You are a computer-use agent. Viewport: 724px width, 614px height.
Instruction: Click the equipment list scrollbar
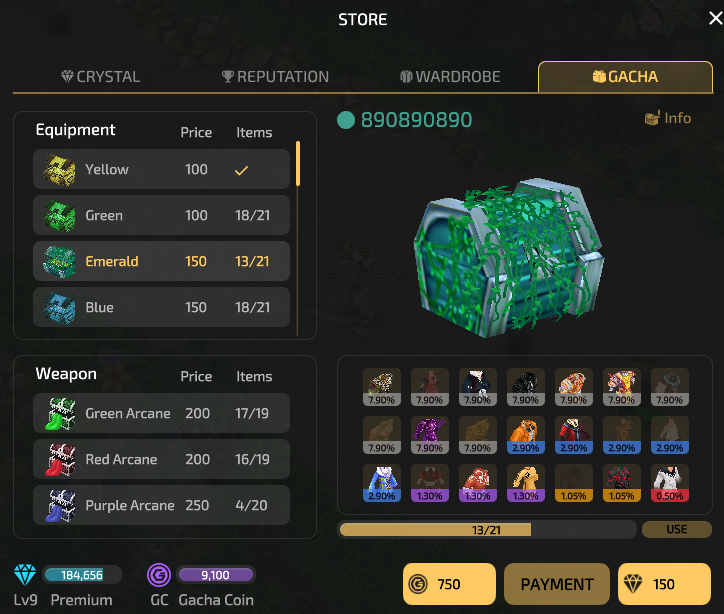(298, 165)
